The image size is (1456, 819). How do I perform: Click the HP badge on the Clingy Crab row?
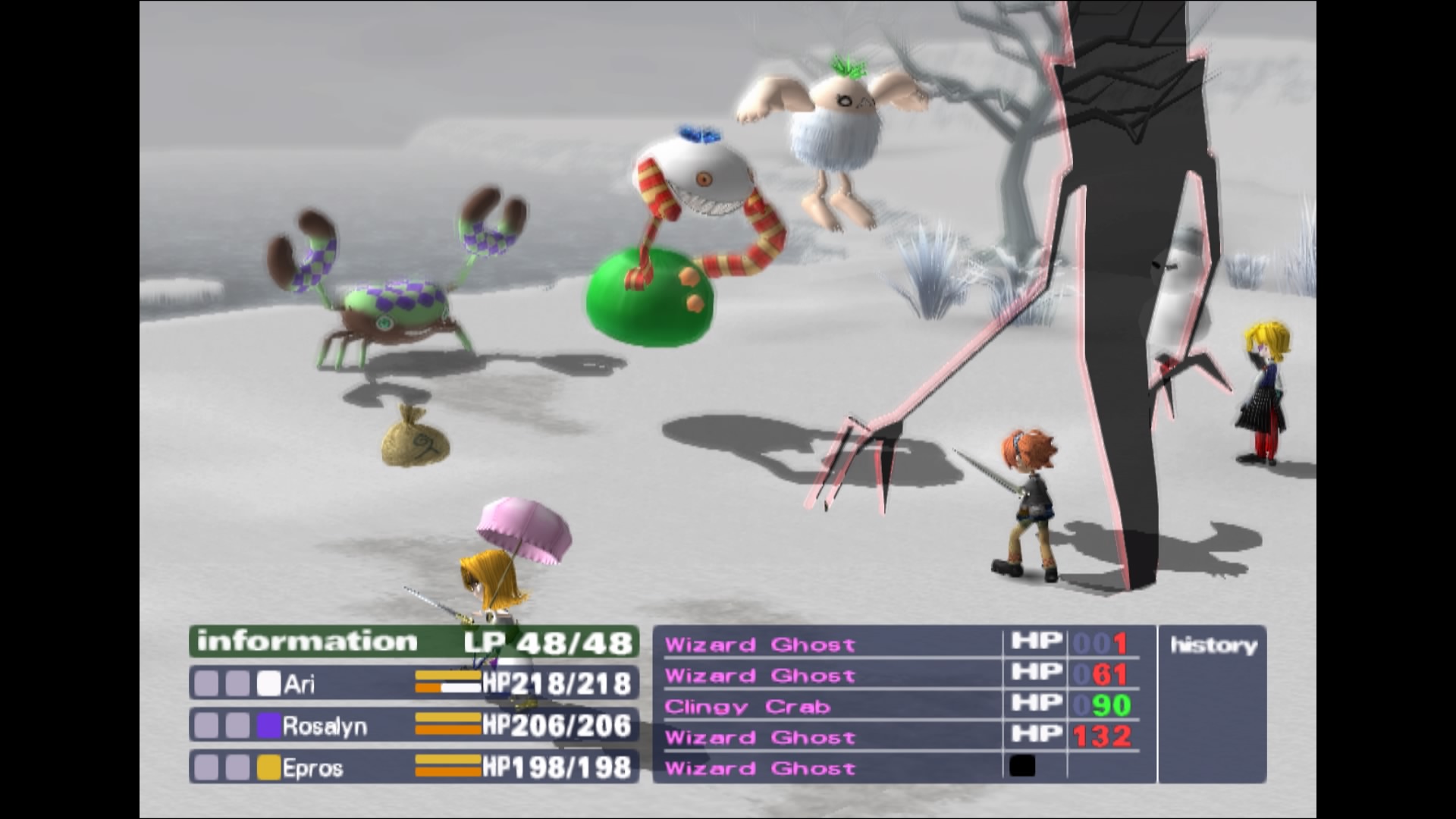[x=1036, y=705]
